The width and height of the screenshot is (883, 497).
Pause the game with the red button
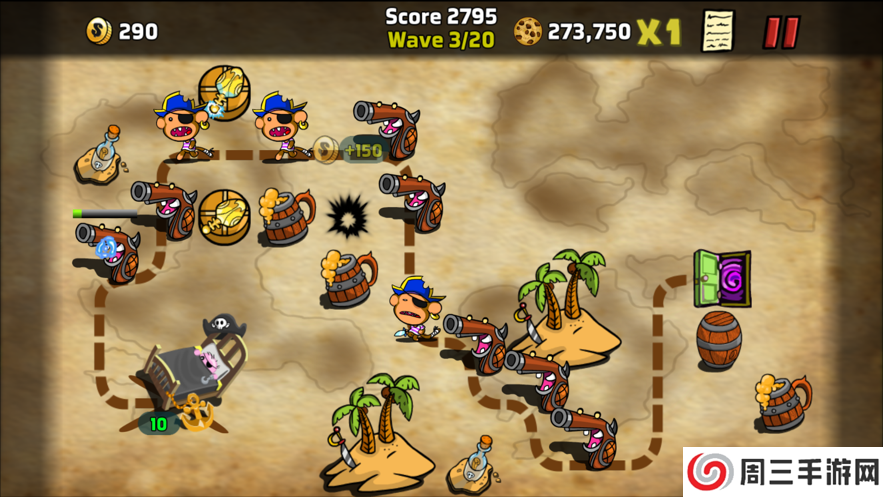pyautogui.click(x=781, y=32)
